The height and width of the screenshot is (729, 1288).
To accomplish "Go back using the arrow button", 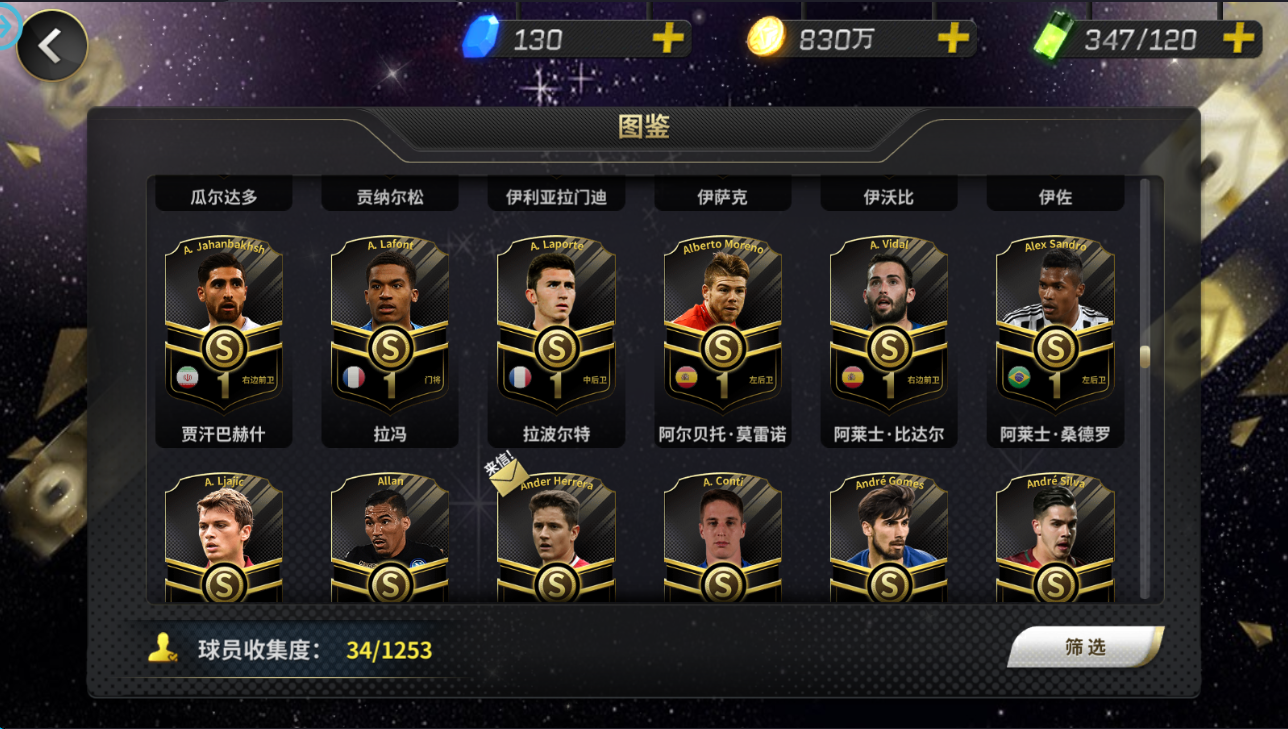I will click(51, 45).
